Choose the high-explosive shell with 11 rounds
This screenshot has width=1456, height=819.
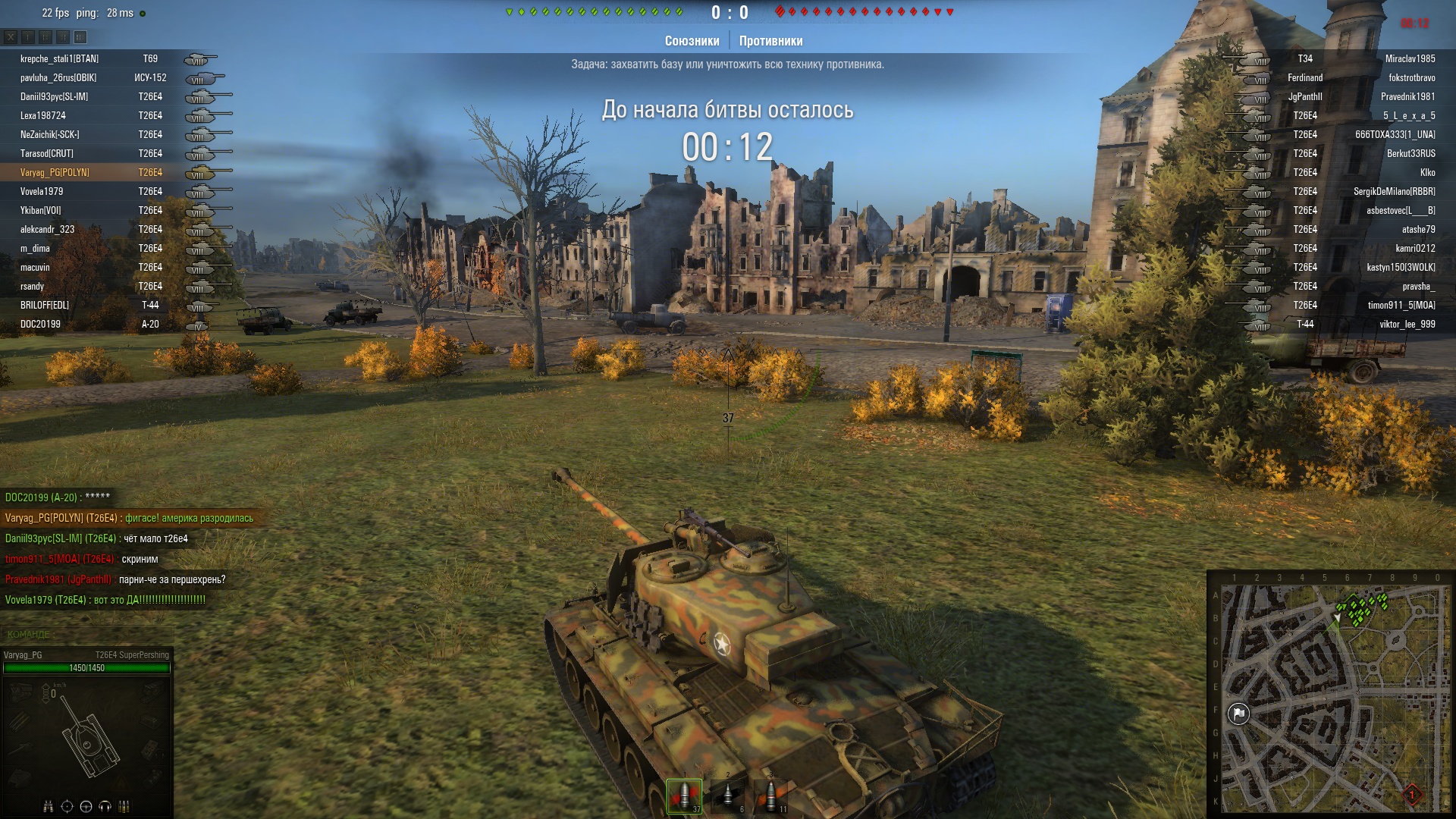pos(771,795)
